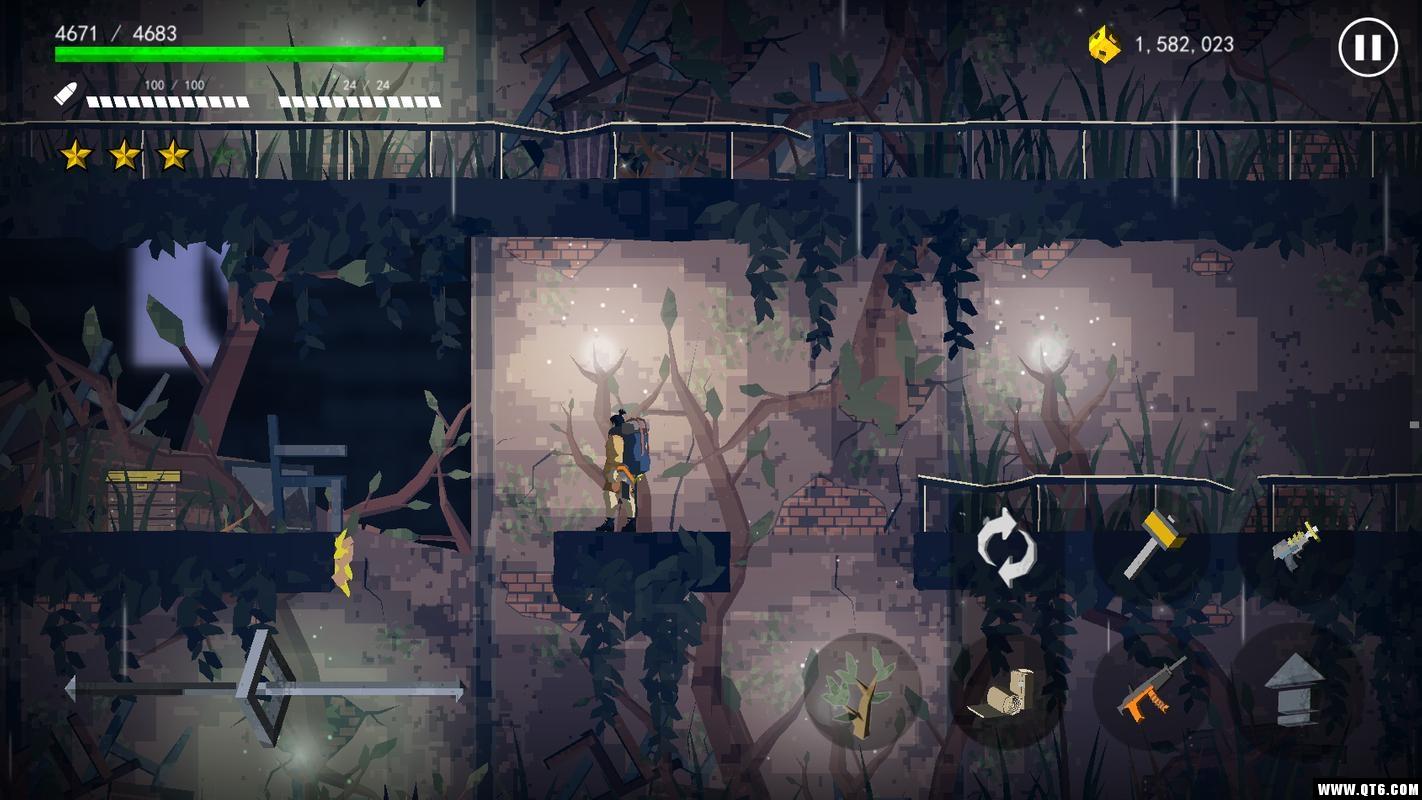Use the tree branch item button
This screenshot has width=1422, height=800.
pyautogui.click(x=861, y=690)
